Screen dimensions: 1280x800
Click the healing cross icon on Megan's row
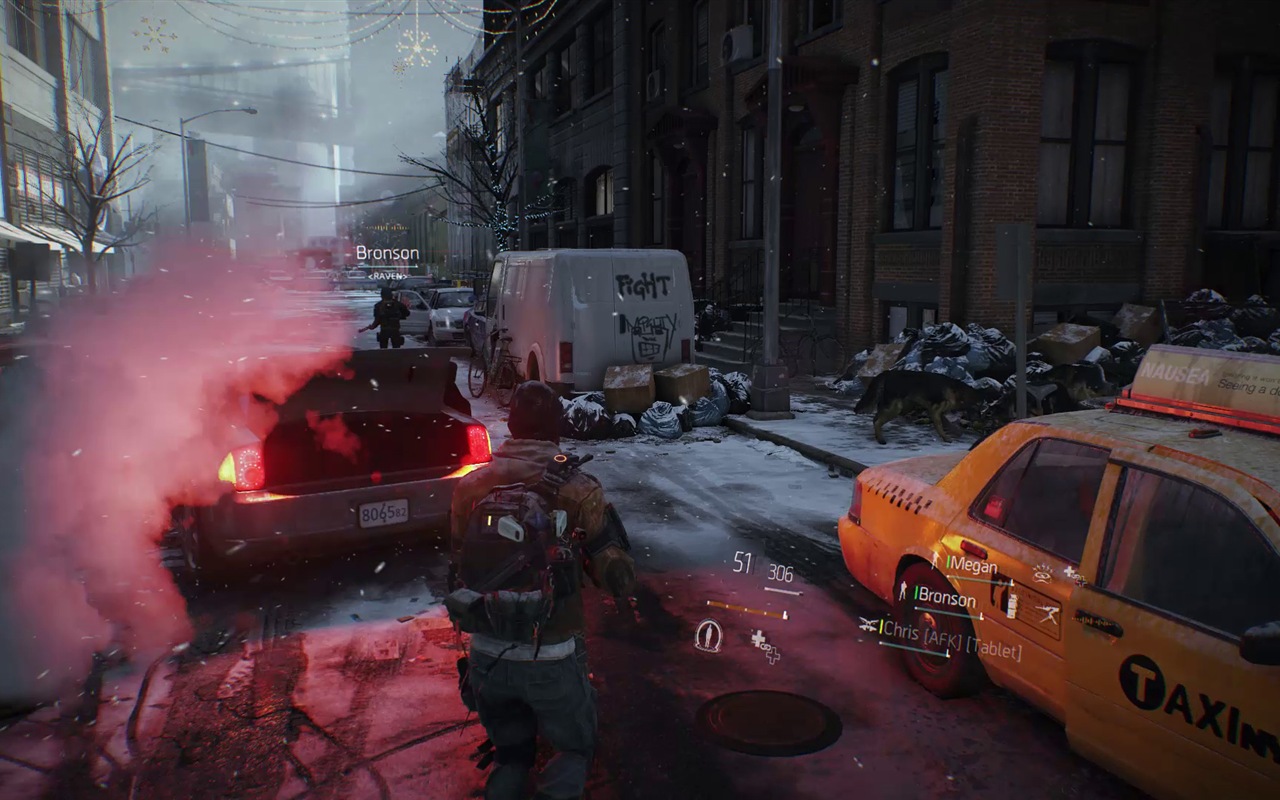tap(1074, 574)
